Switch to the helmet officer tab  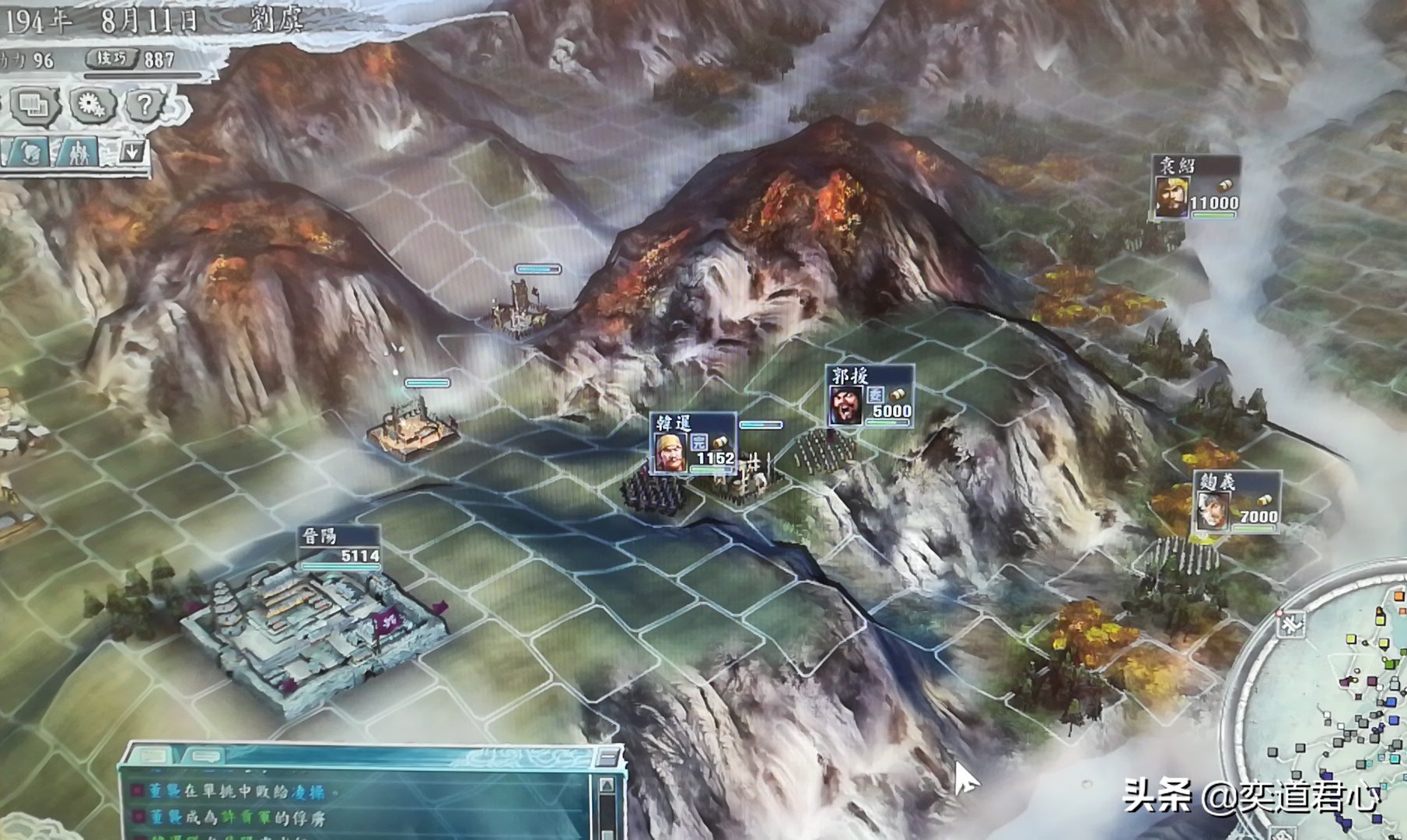click(x=30, y=152)
